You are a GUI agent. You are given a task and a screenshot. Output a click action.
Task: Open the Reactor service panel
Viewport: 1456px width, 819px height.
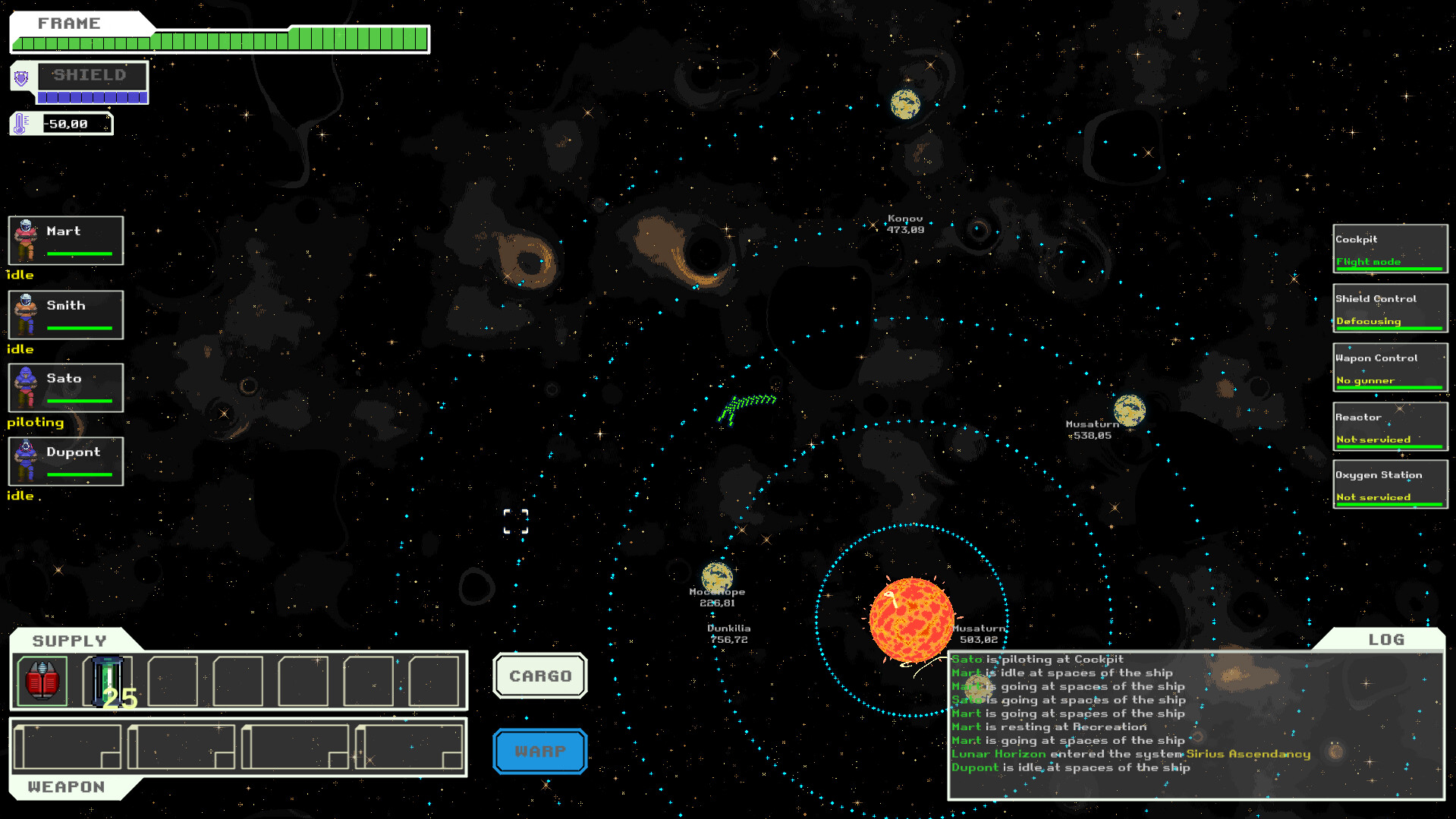(x=1389, y=427)
